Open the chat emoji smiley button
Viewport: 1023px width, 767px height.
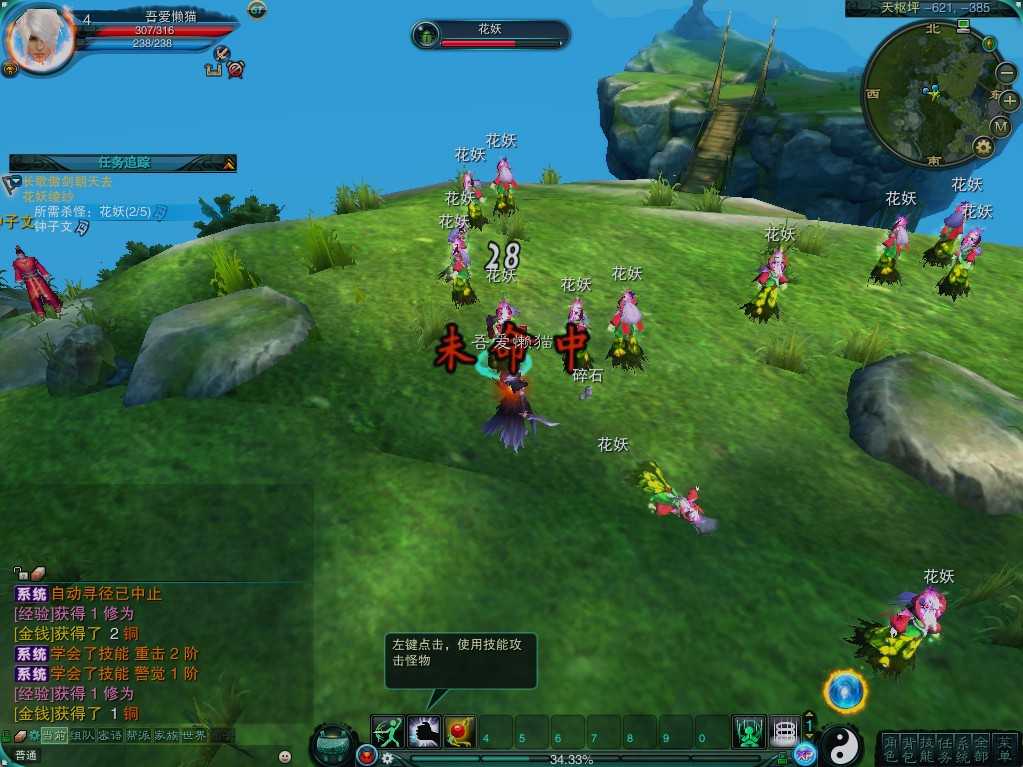pos(285,756)
